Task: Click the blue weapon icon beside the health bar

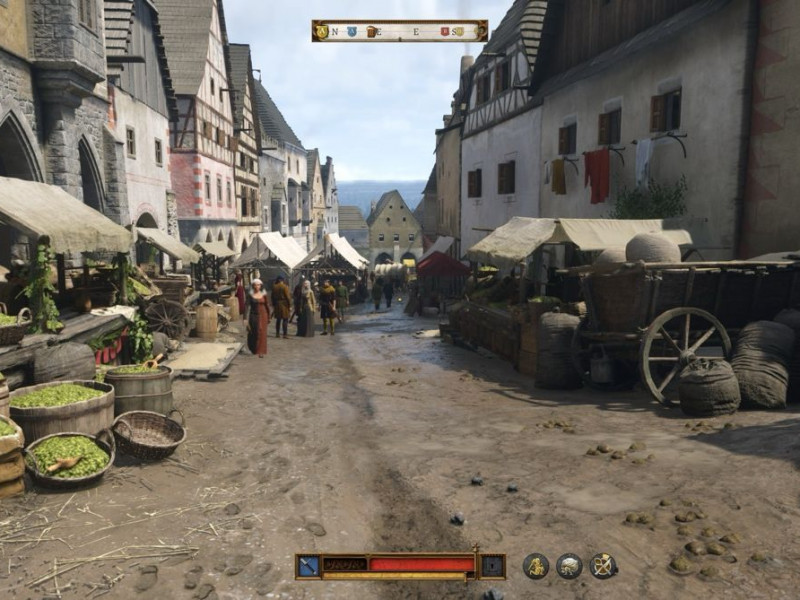Action: [308, 566]
